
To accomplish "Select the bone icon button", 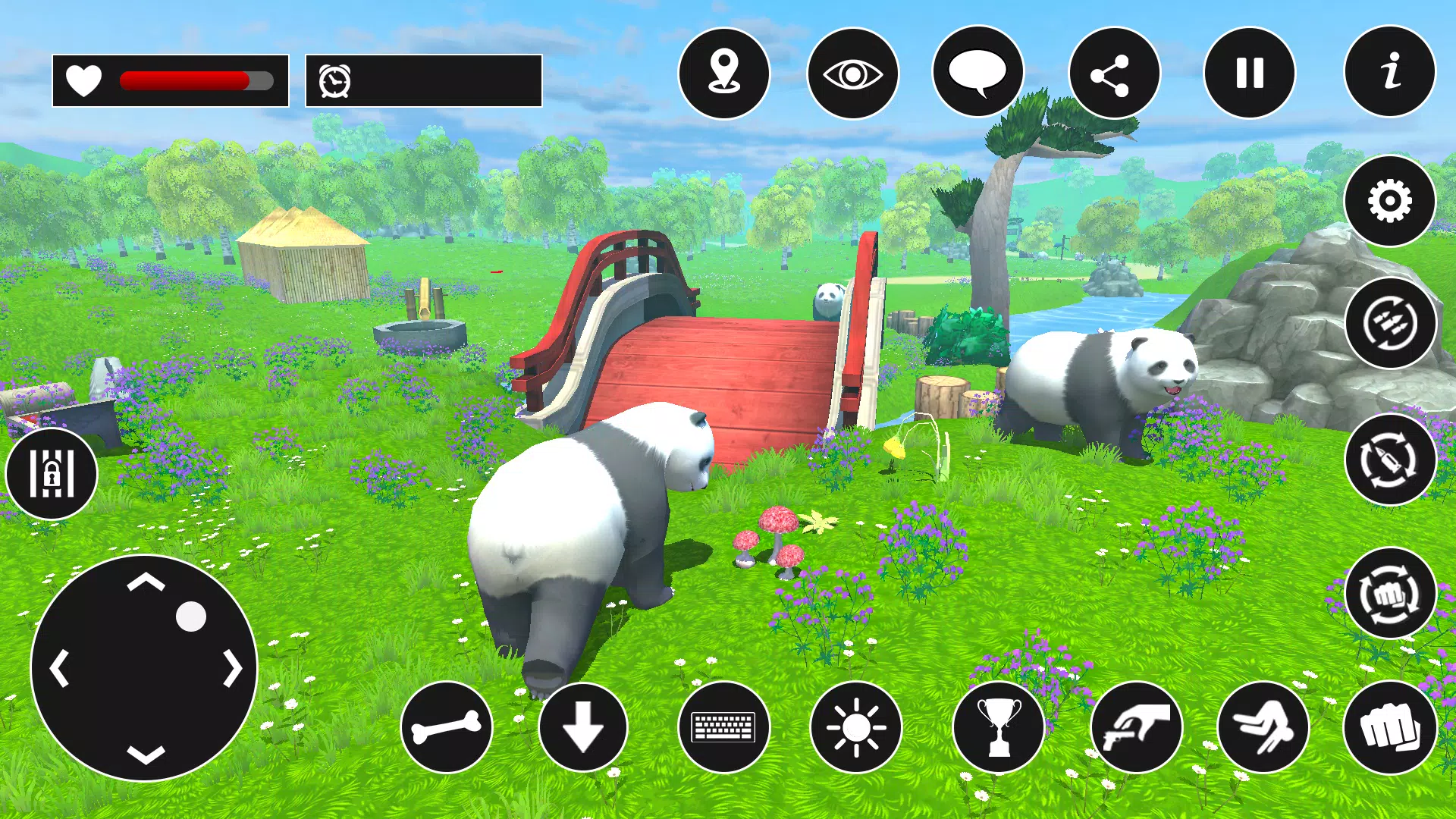I will pos(446,727).
